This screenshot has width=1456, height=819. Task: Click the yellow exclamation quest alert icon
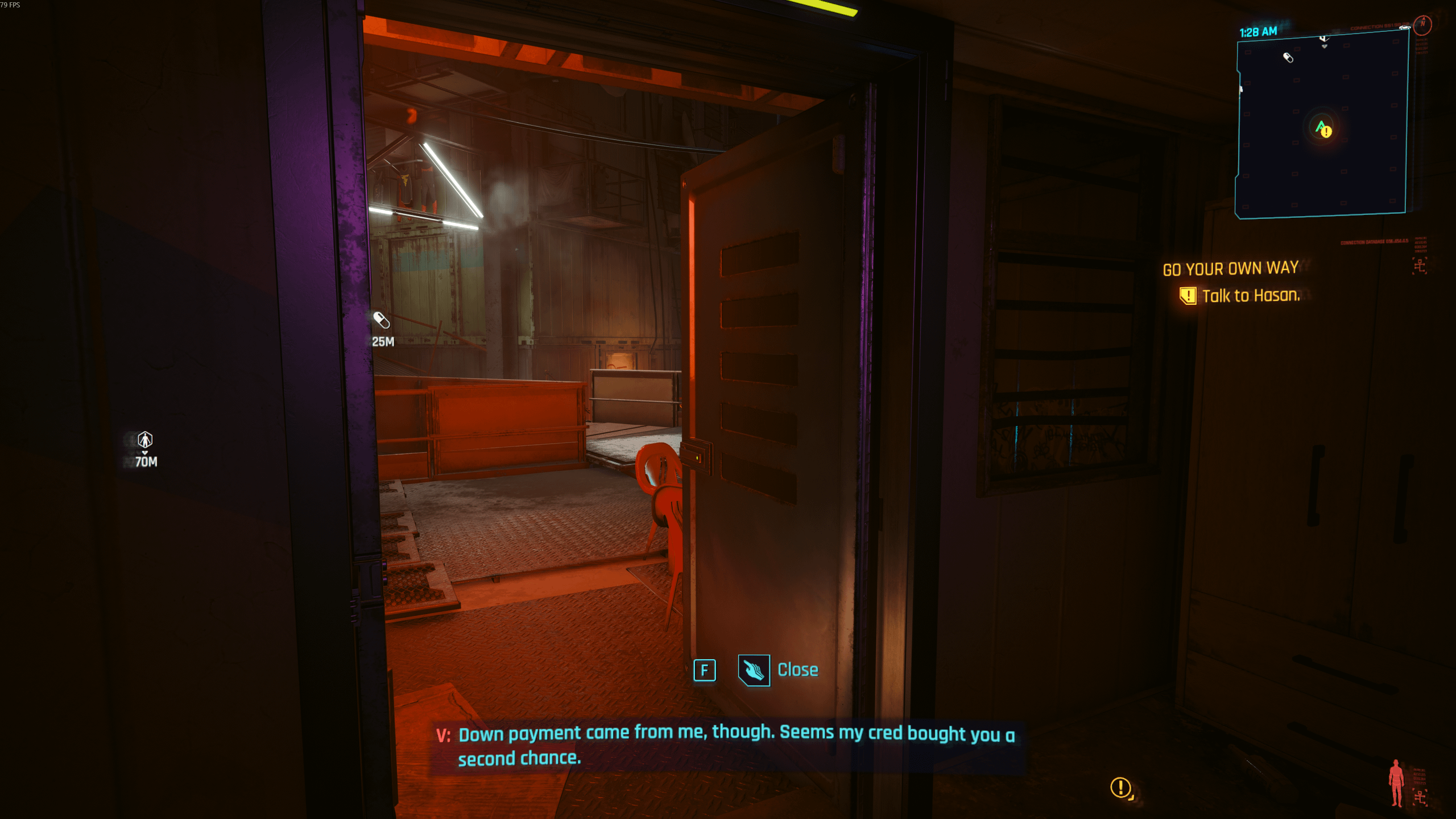point(1121,788)
